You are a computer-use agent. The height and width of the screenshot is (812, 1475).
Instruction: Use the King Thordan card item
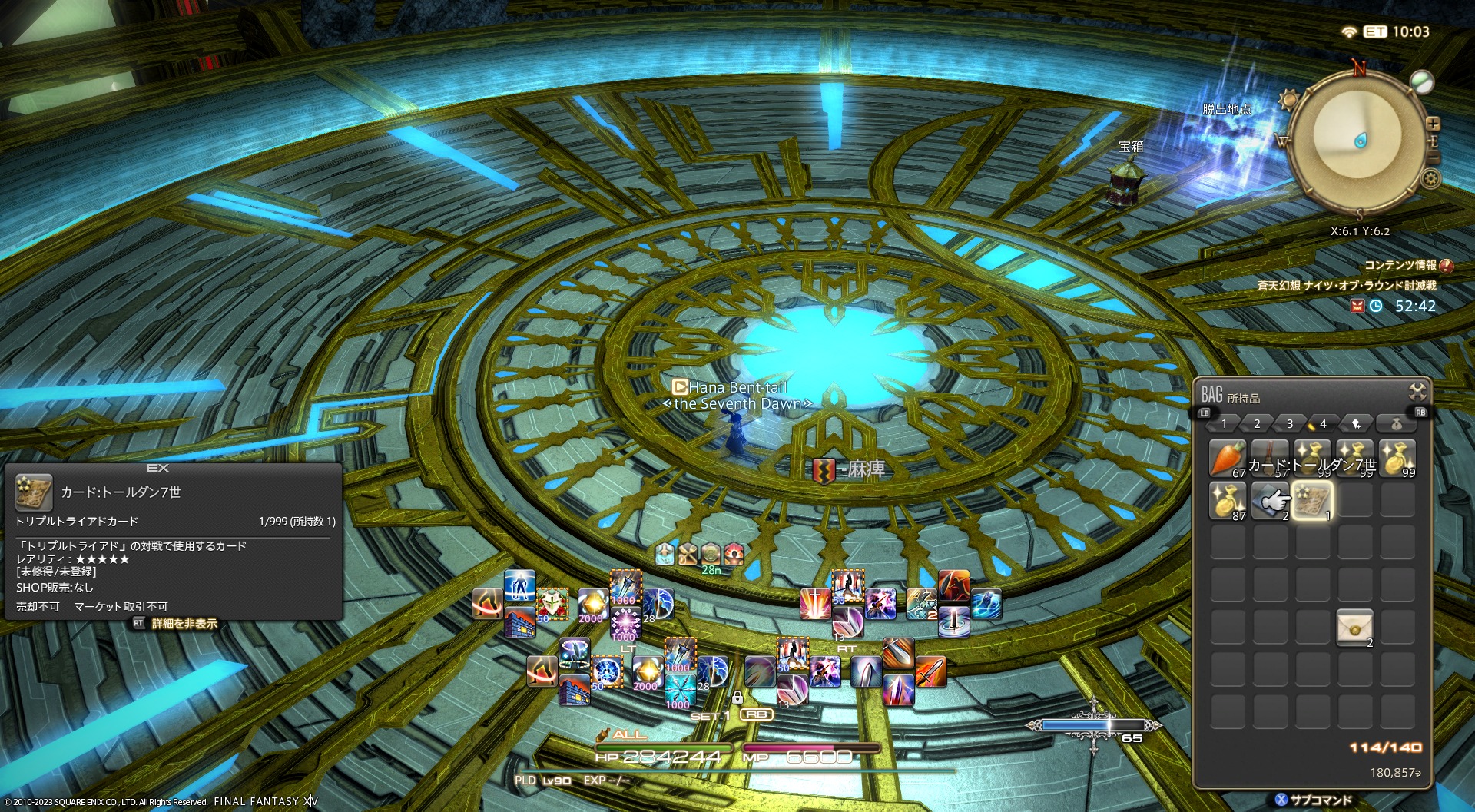(x=1312, y=500)
